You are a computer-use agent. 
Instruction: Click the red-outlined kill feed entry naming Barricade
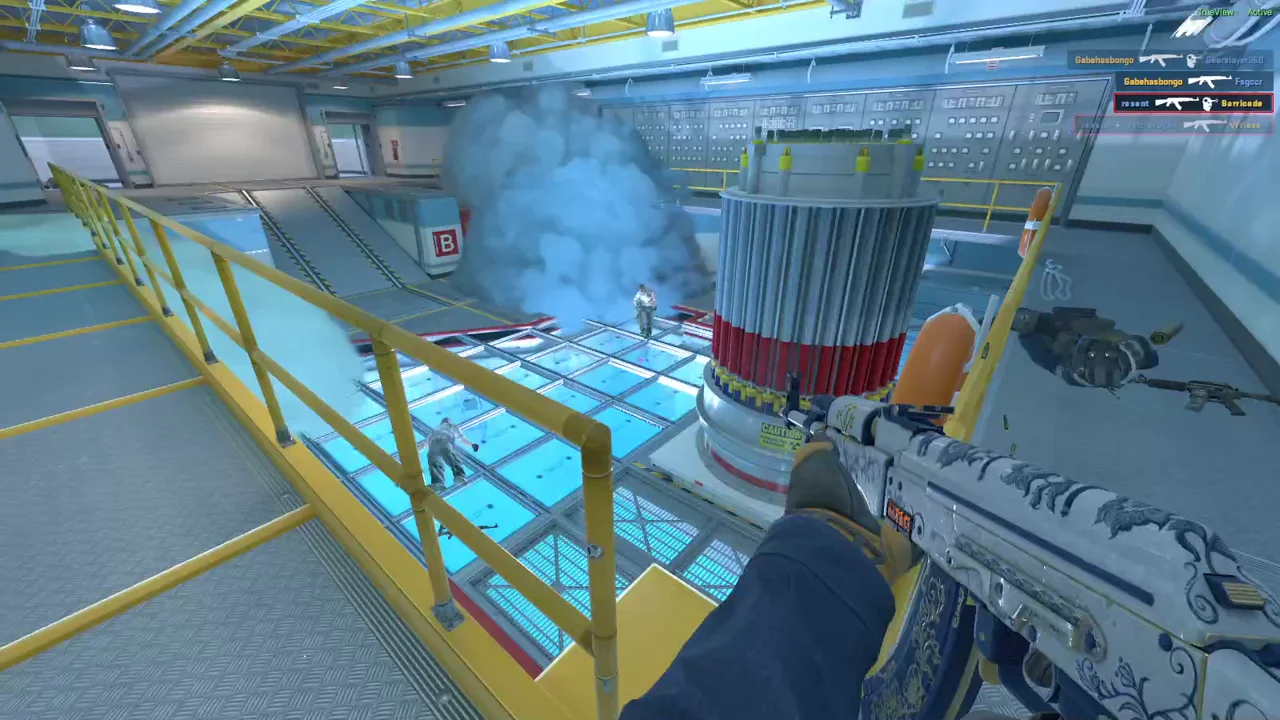pos(1193,103)
